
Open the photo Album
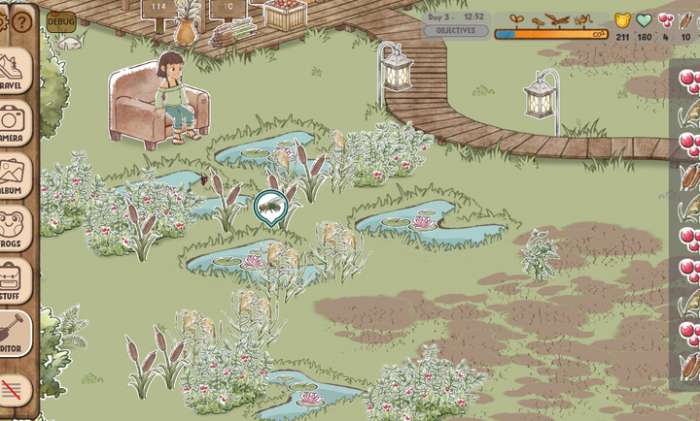coord(14,175)
